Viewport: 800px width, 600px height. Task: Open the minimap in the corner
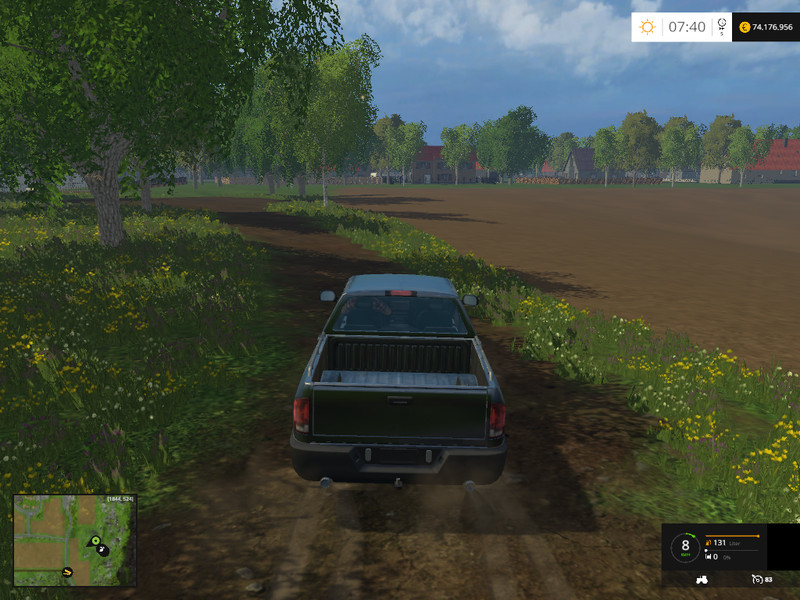(x=75, y=541)
